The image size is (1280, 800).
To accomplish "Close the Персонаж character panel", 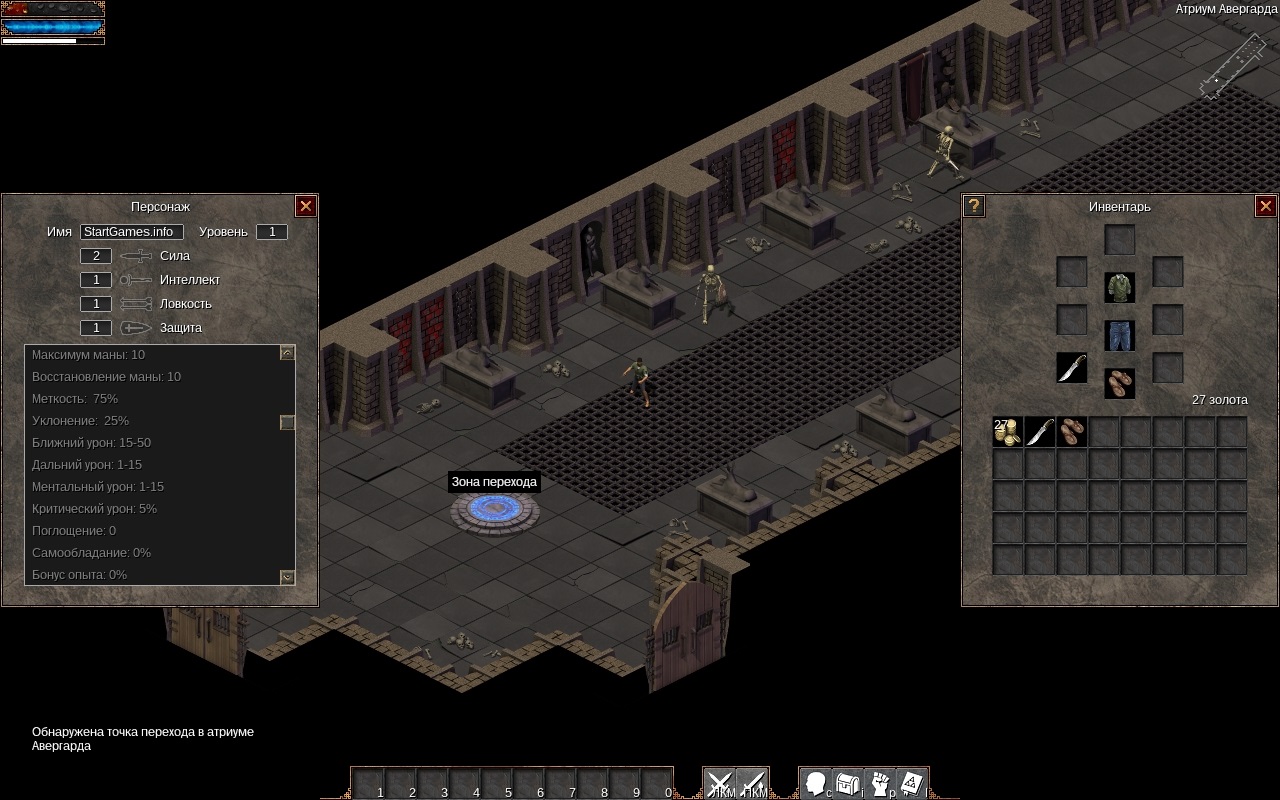I will [x=306, y=206].
